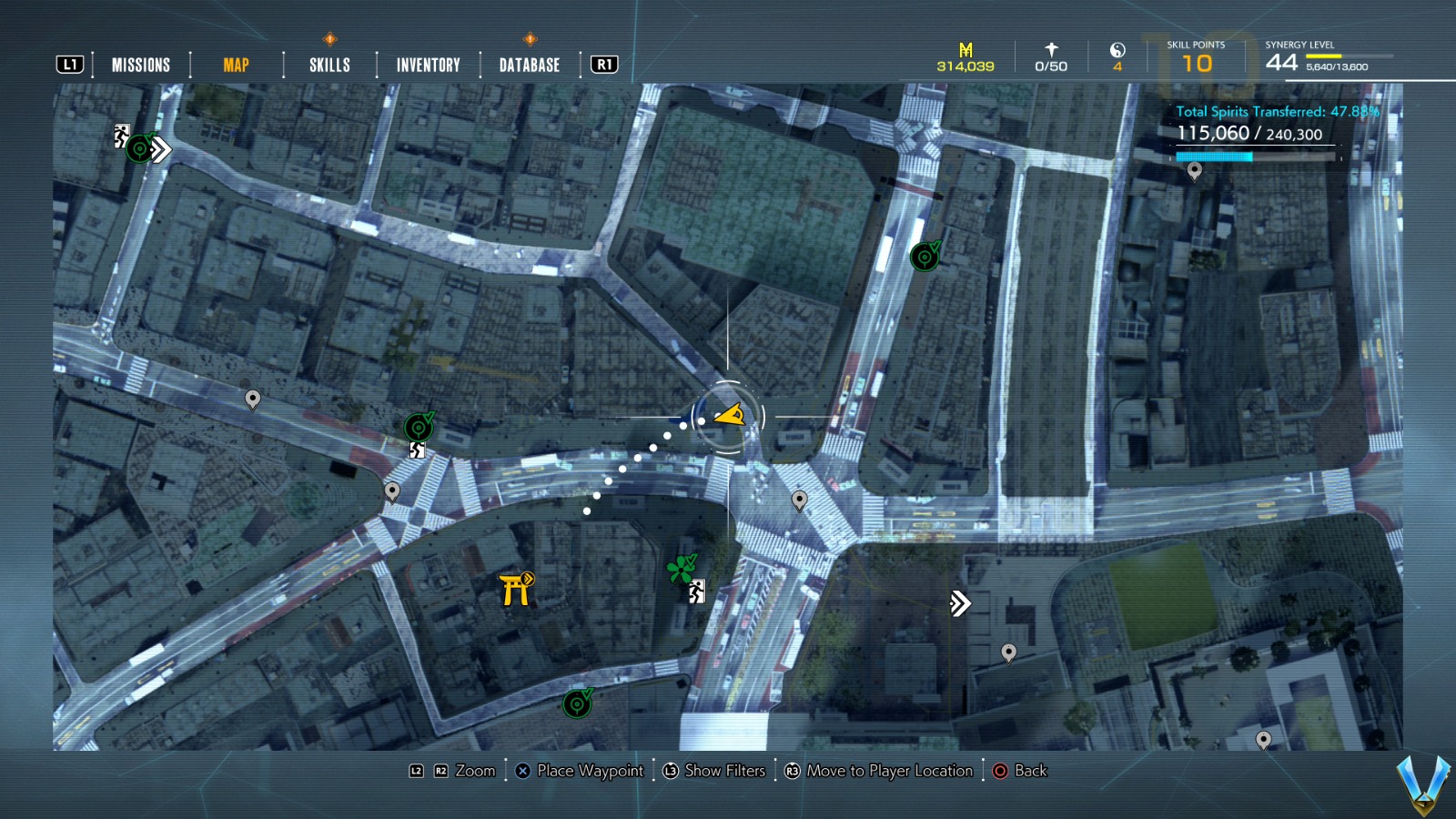The image size is (1456, 819).
Task: Click the gray map pin at the big intersection
Action: (798, 499)
